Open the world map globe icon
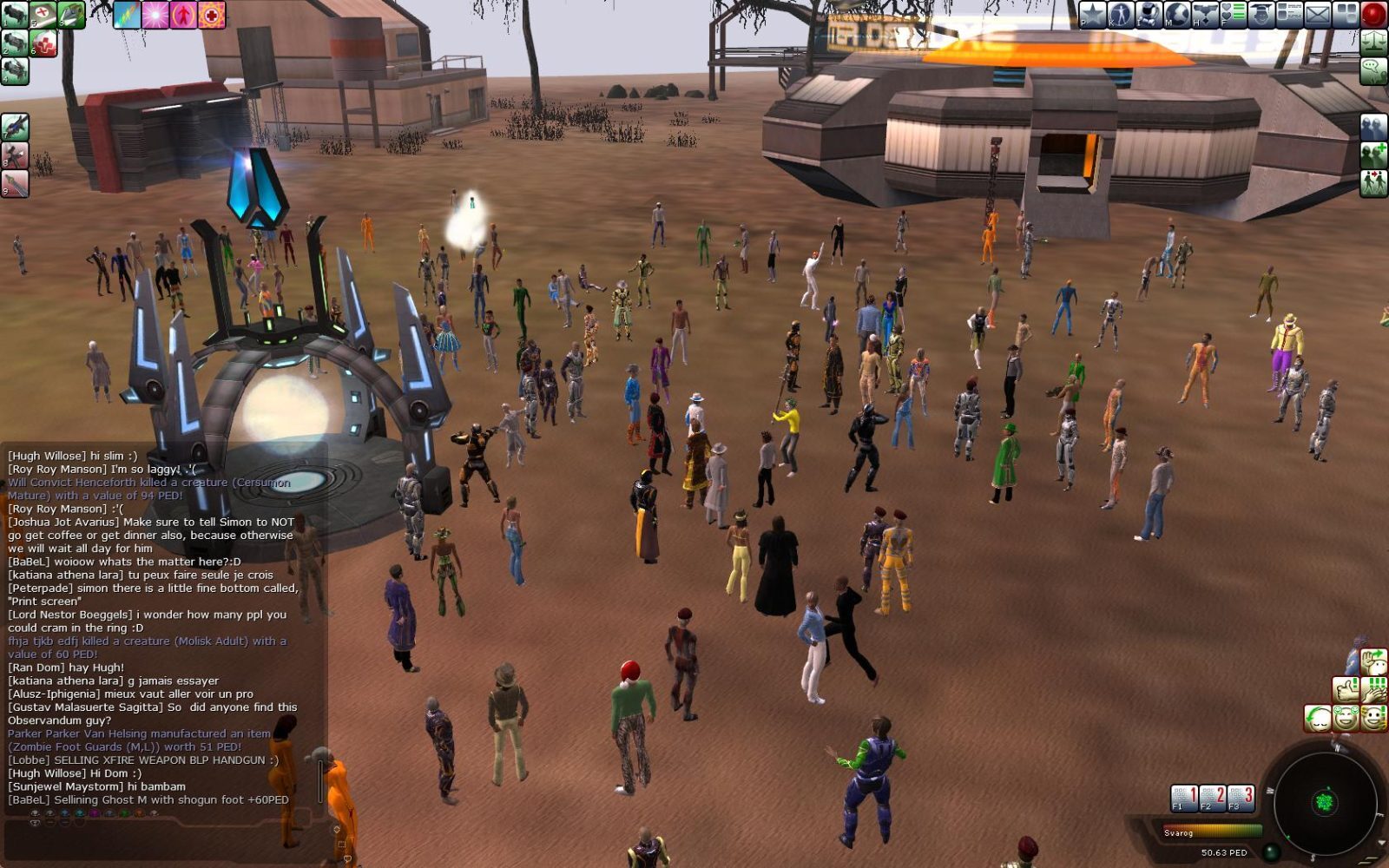 (x=1178, y=13)
